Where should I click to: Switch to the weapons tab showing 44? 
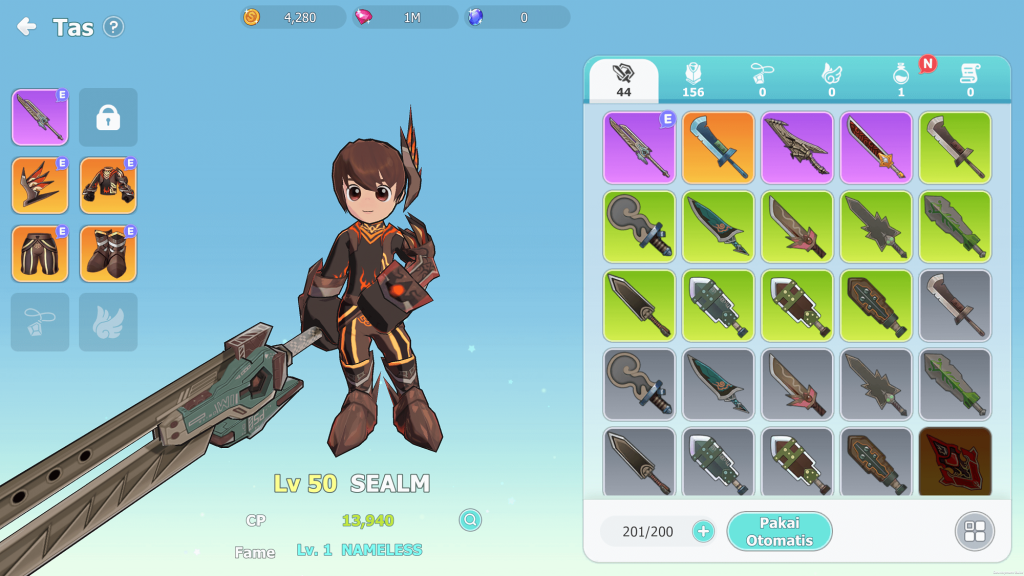point(624,80)
